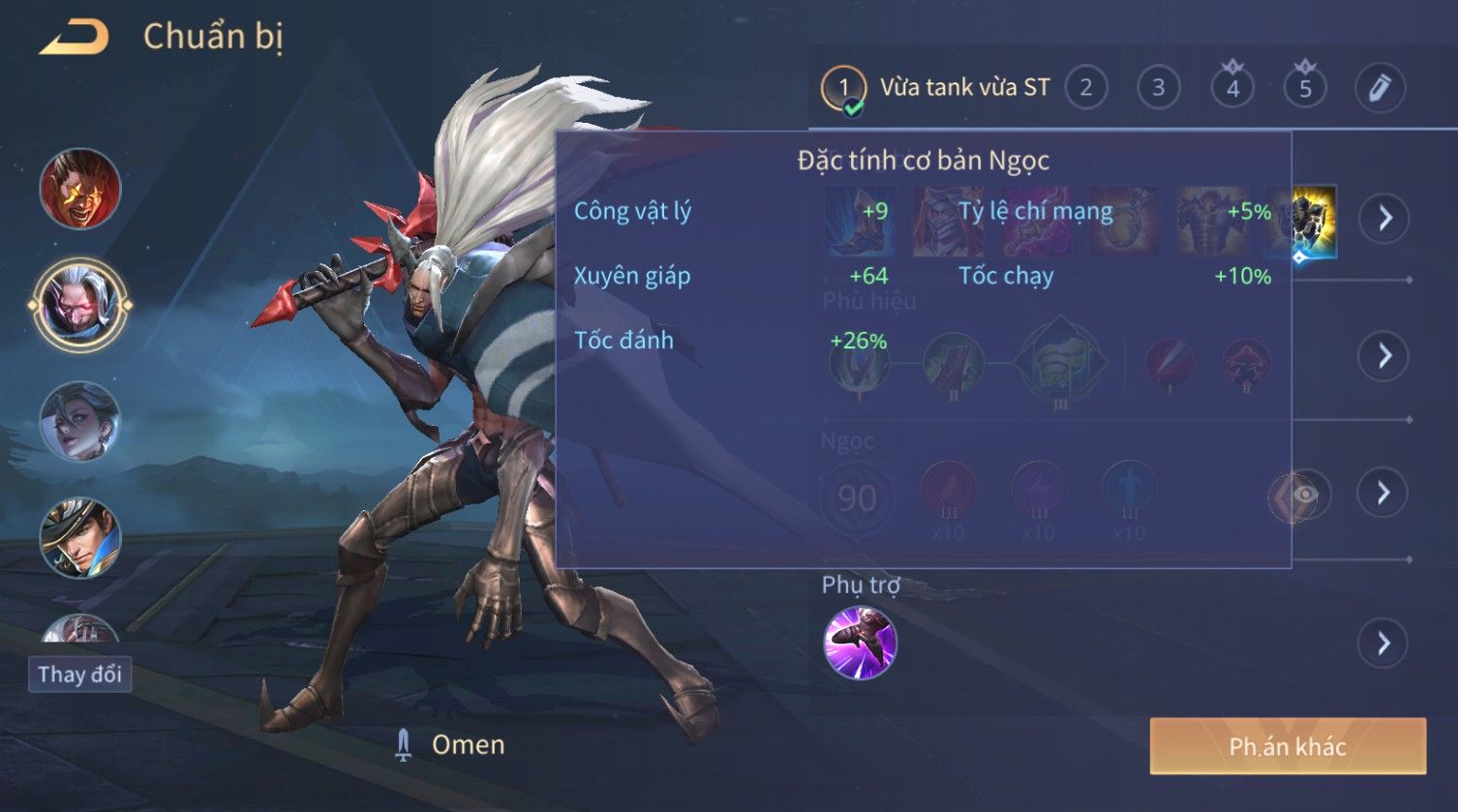The image size is (1458, 812).
Task: Select the glowing armor item in equipment row
Action: [1315, 223]
